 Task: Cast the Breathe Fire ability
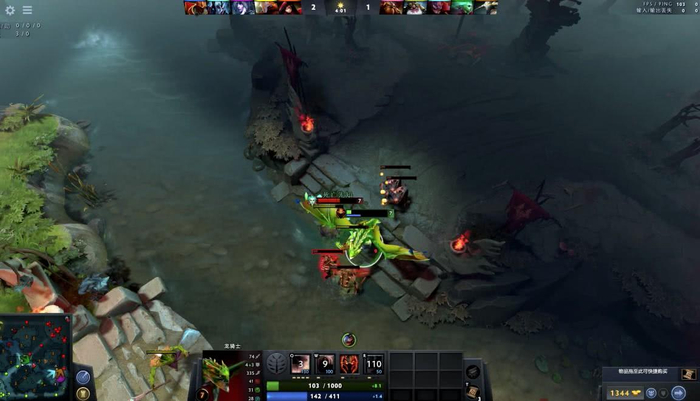(300, 363)
